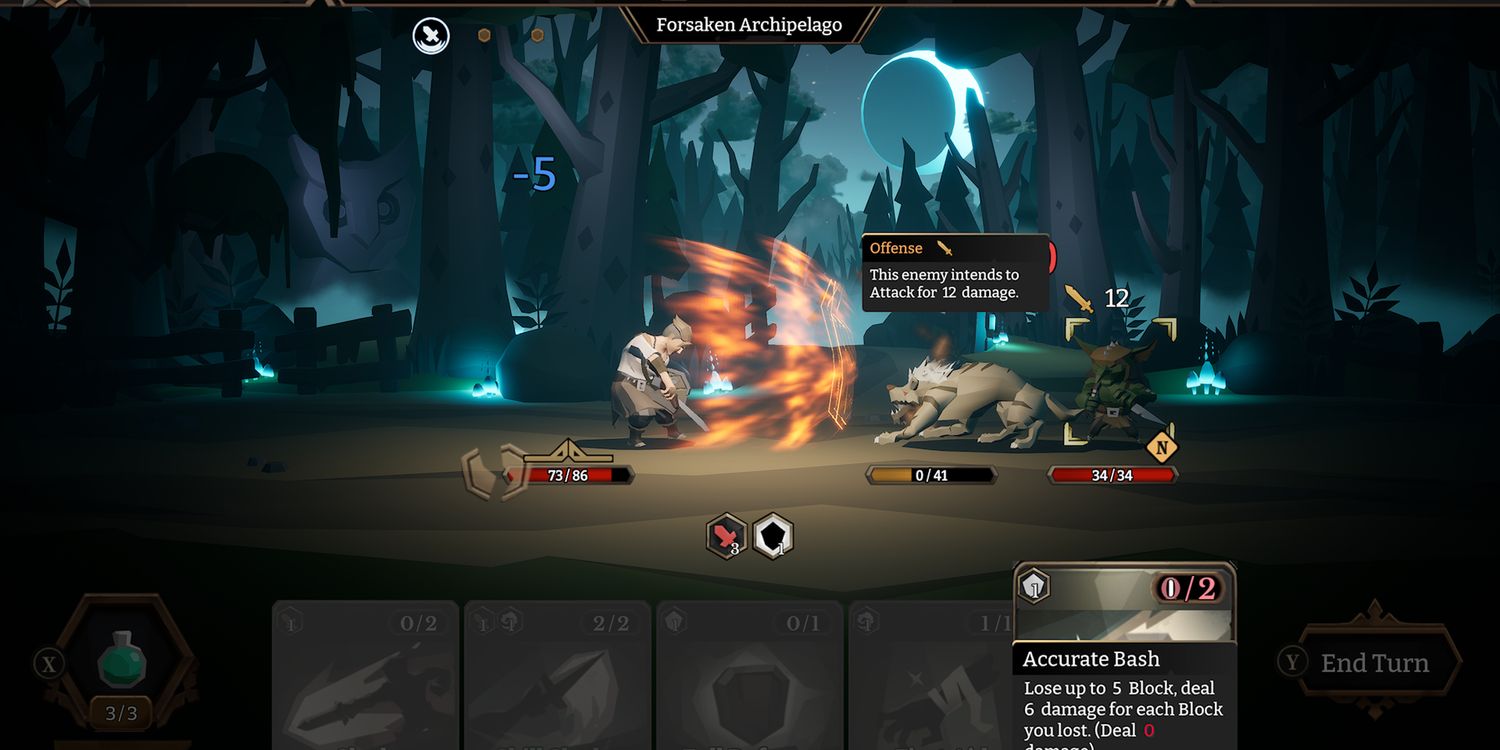Click the sword encounter icon at top
This screenshot has width=1500, height=750.
(x=431, y=36)
